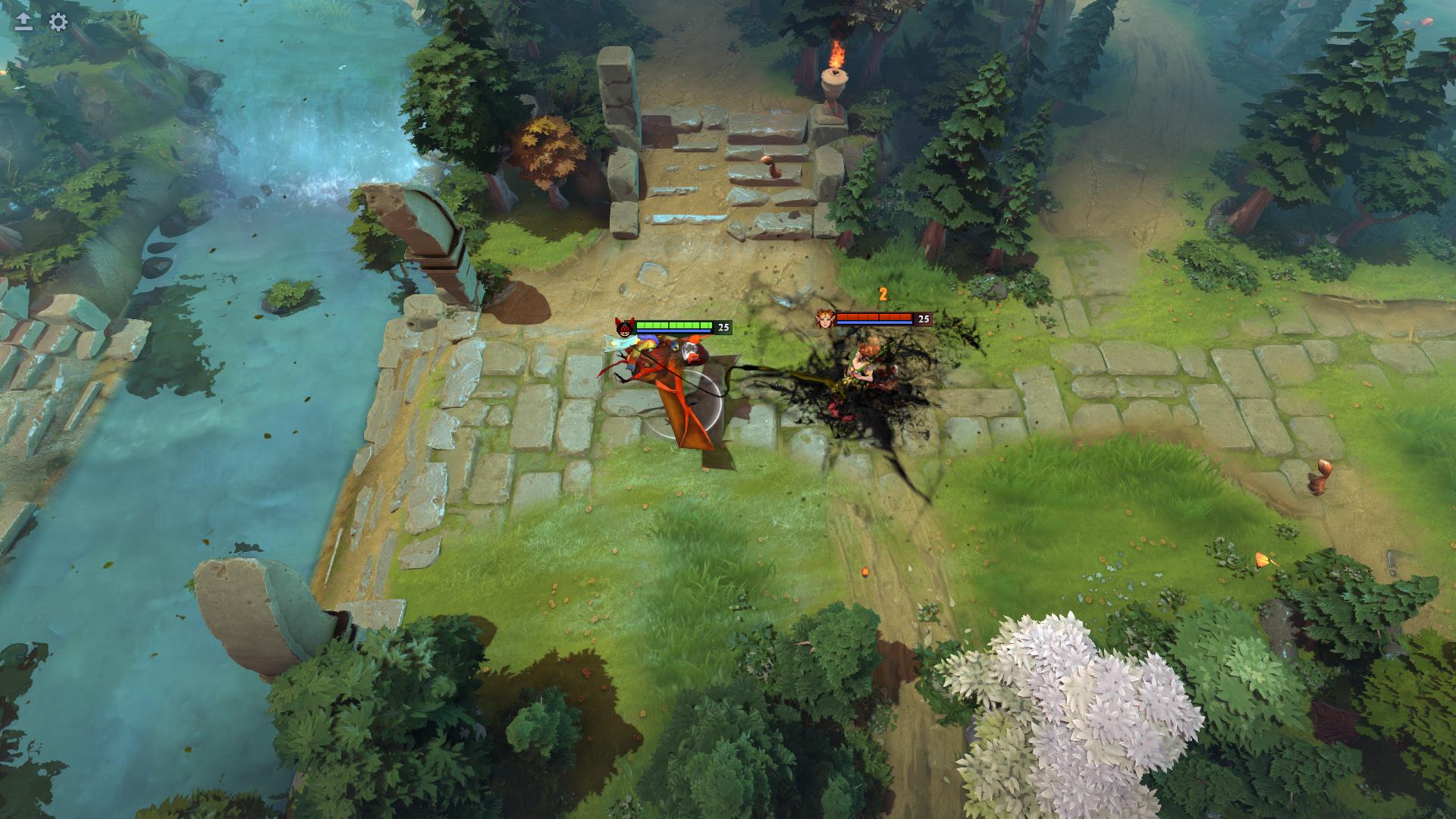The width and height of the screenshot is (1456, 819).
Task: Click the level 25 badge on enemy hero
Action: 922,319
